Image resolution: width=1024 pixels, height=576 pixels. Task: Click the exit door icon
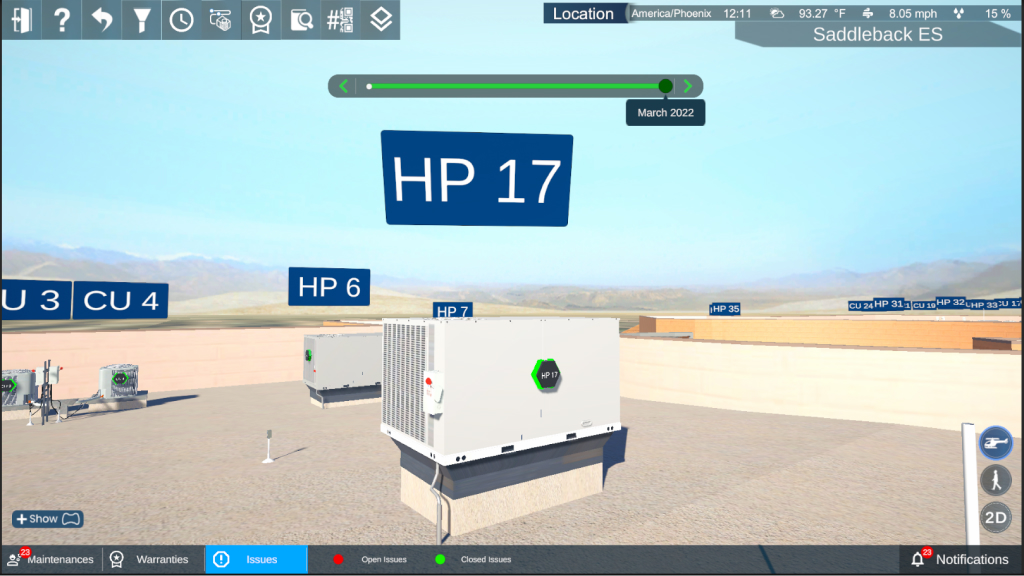(21, 20)
